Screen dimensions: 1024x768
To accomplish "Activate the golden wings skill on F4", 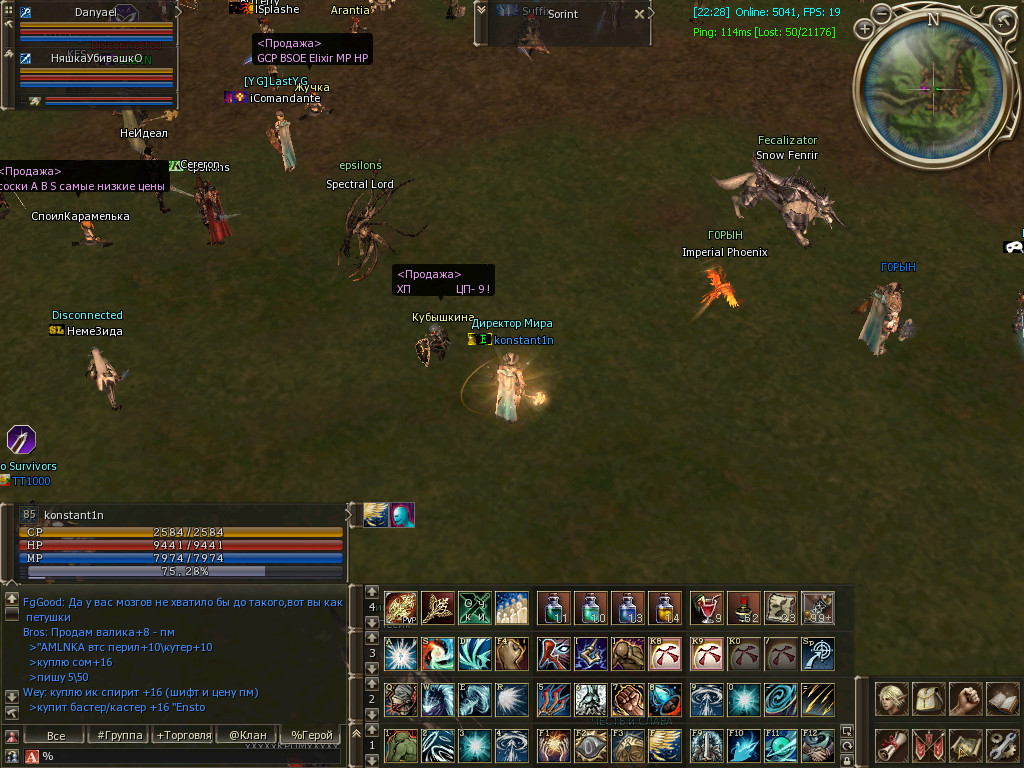I will tap(664, 746).
